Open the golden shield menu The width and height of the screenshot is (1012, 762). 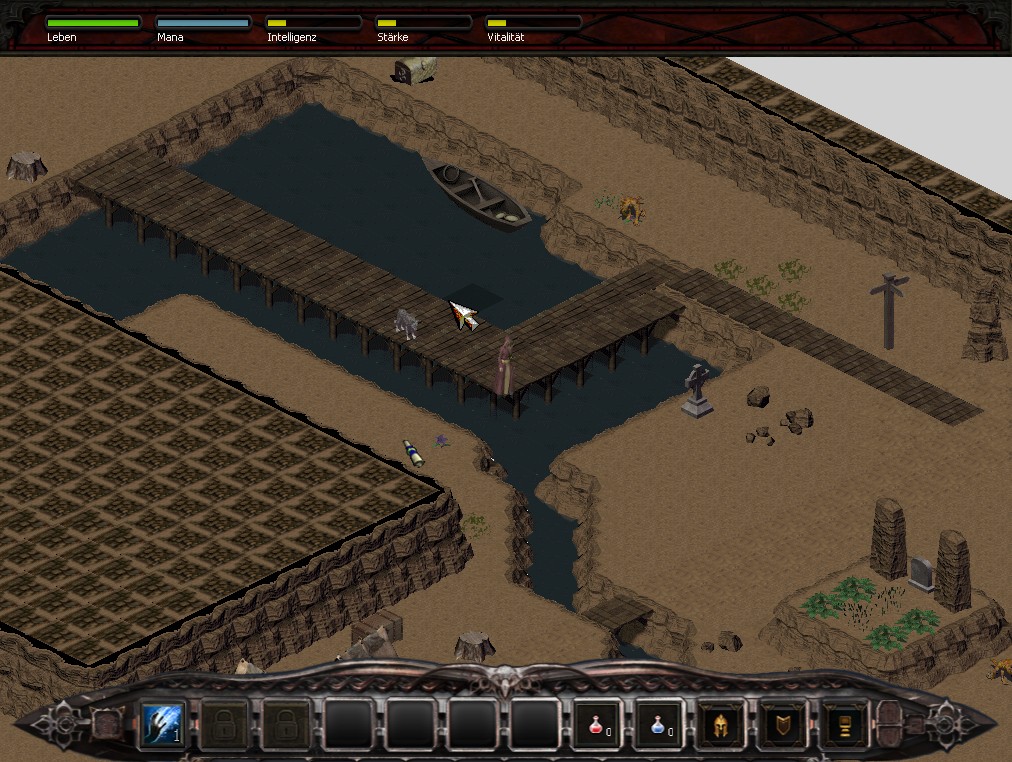tap(781, 723)
